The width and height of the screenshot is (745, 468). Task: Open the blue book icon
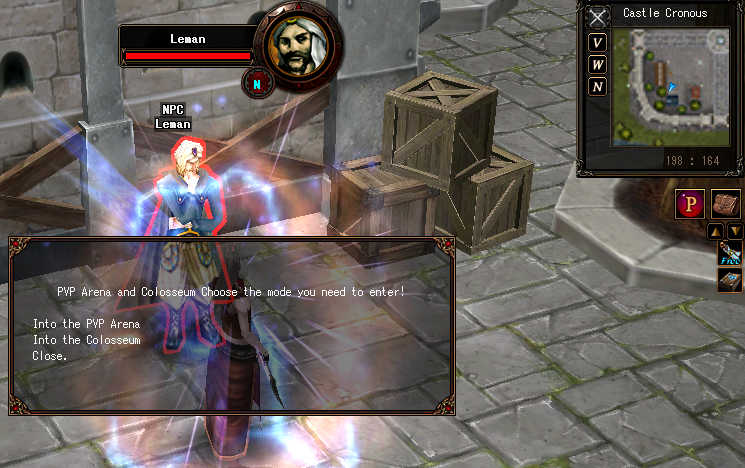[x=730, y=279]
